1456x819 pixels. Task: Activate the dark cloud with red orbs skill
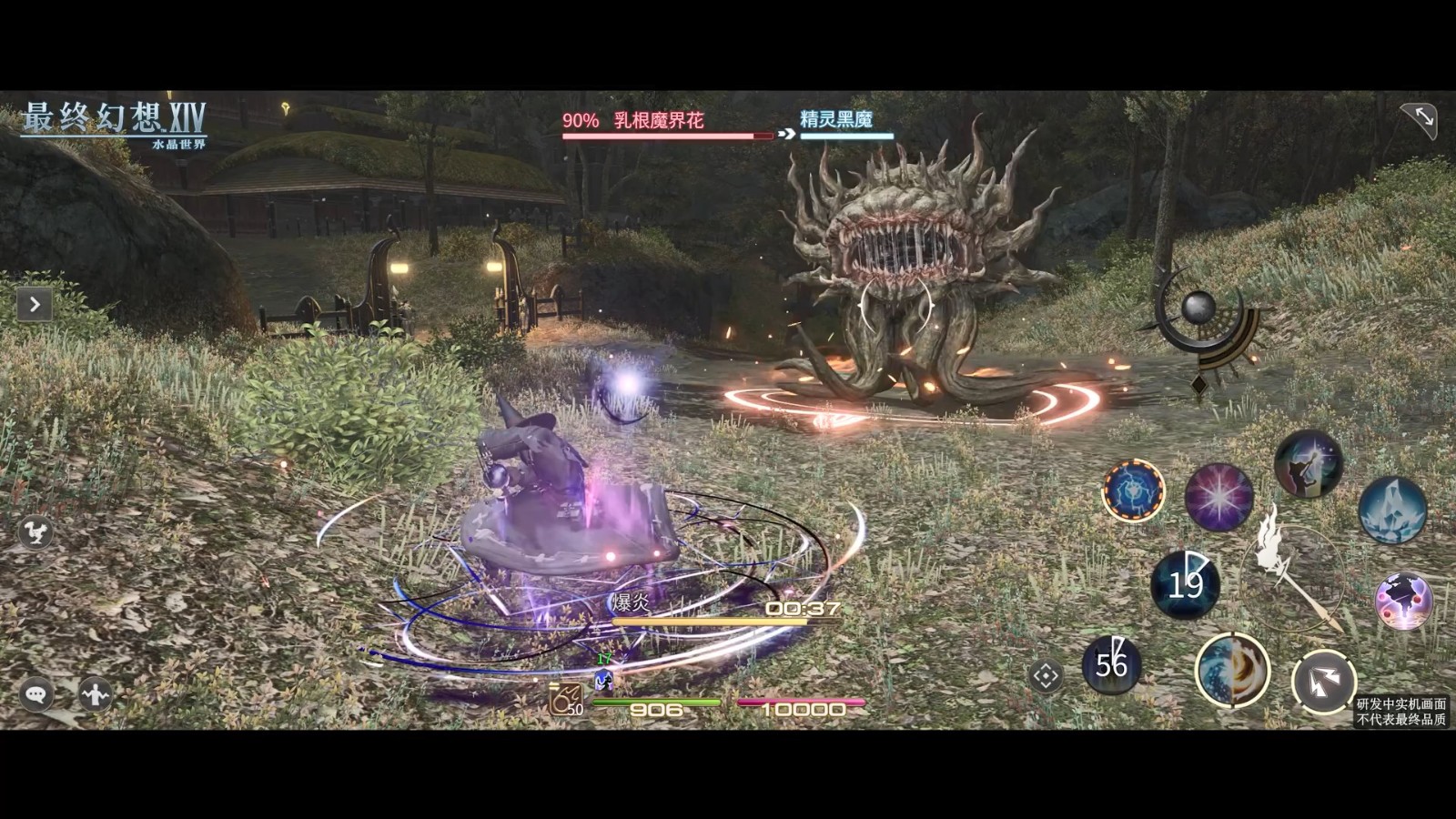(1404, 601)
